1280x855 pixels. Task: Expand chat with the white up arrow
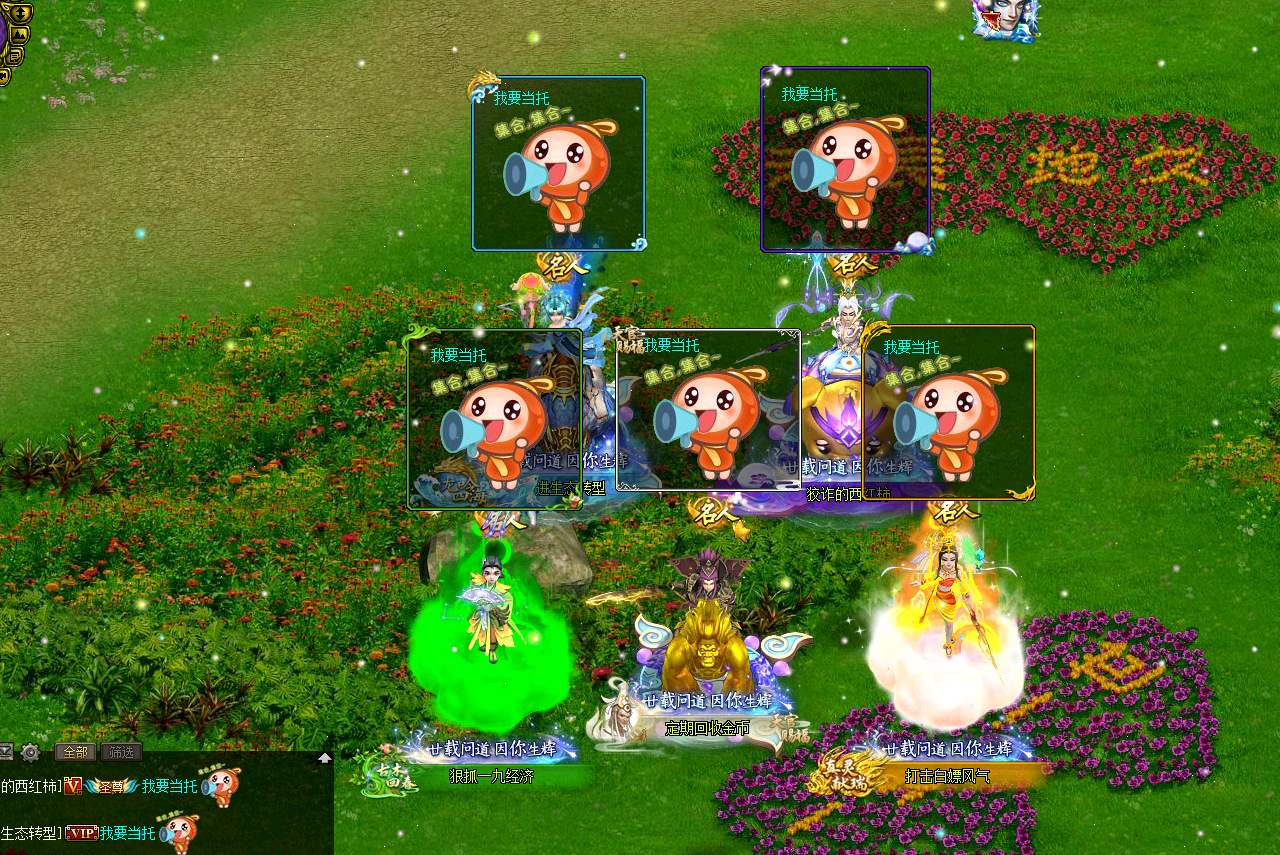click(325, 758)
